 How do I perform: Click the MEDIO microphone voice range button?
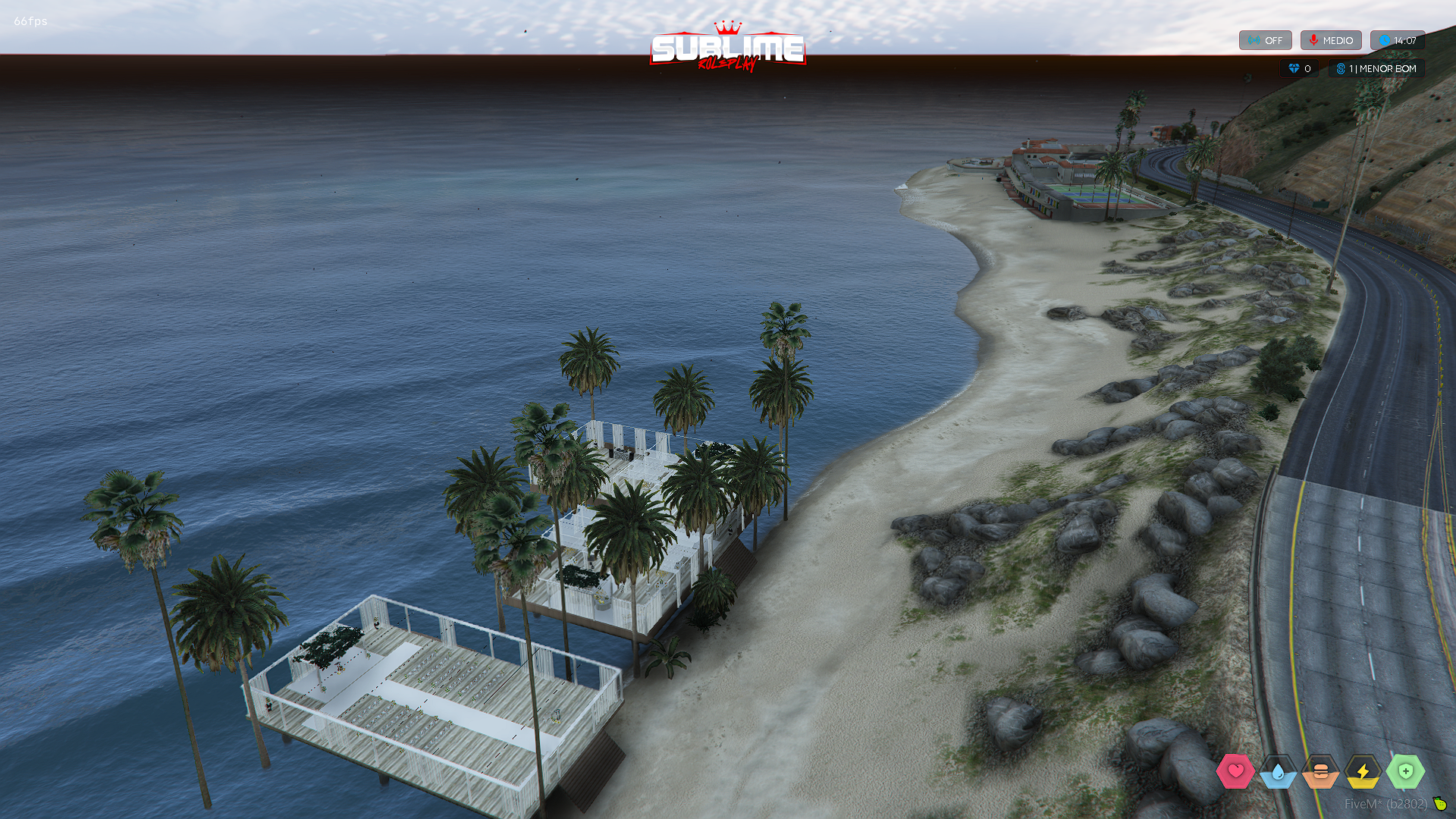(1331, 40)
